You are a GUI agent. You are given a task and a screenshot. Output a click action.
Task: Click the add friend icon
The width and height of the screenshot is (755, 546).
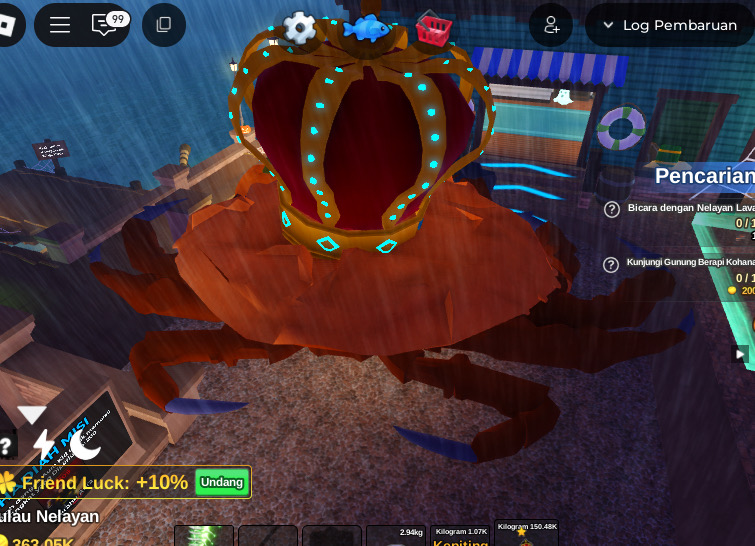[551, 25]
